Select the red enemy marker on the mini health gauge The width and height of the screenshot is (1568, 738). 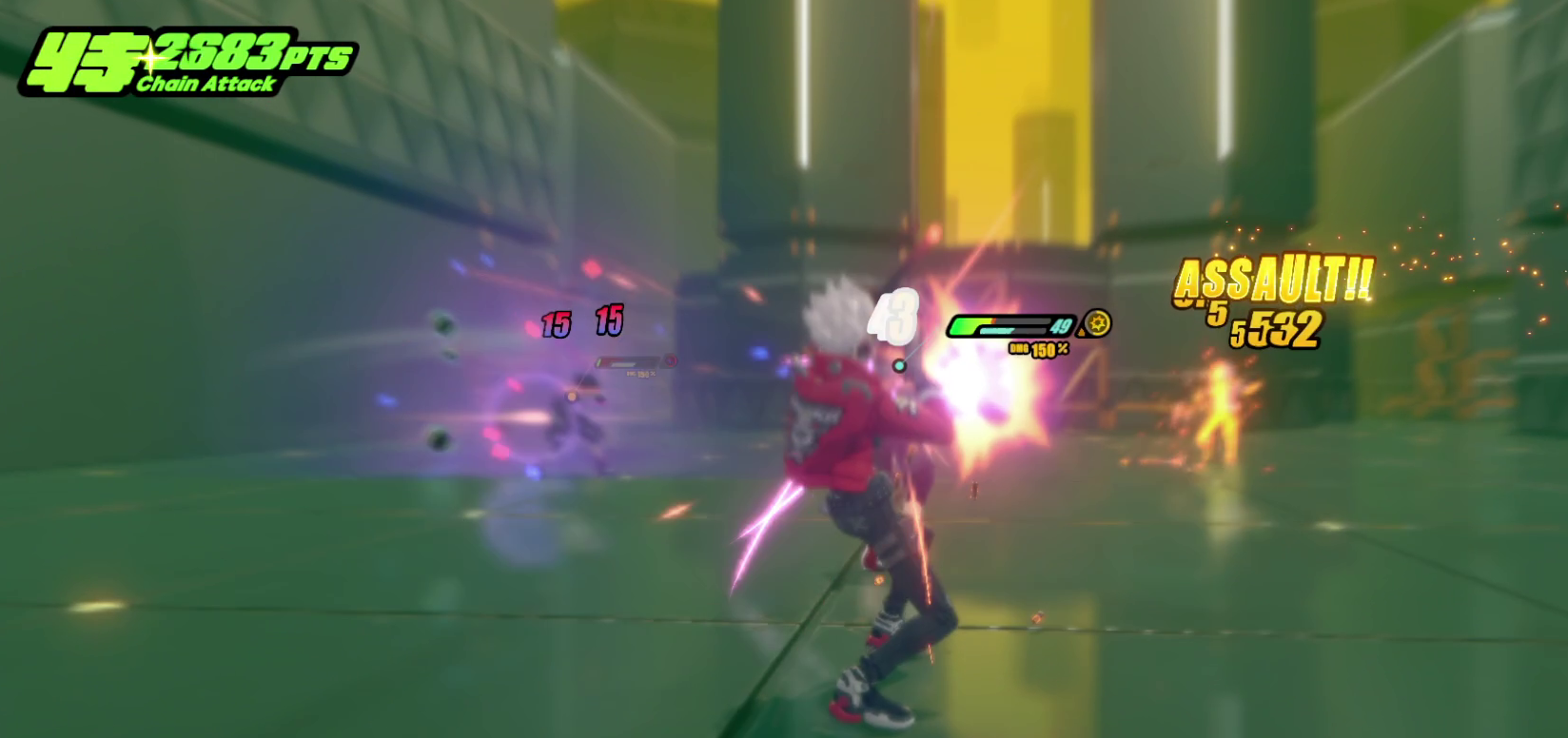pyautogui.click(x=670, y=361)
